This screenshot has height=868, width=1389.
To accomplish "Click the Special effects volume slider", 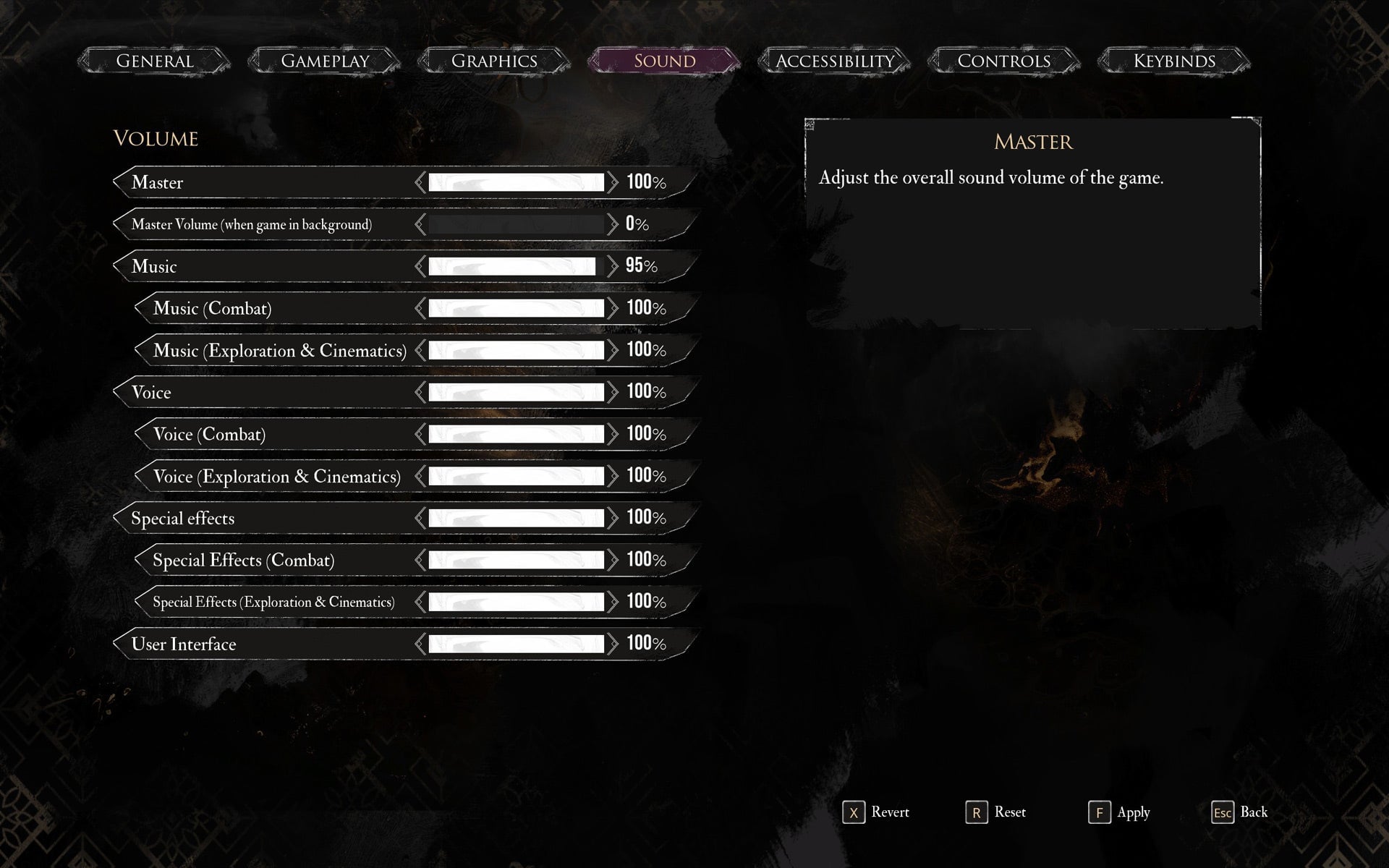I will (x=516, y=517).
